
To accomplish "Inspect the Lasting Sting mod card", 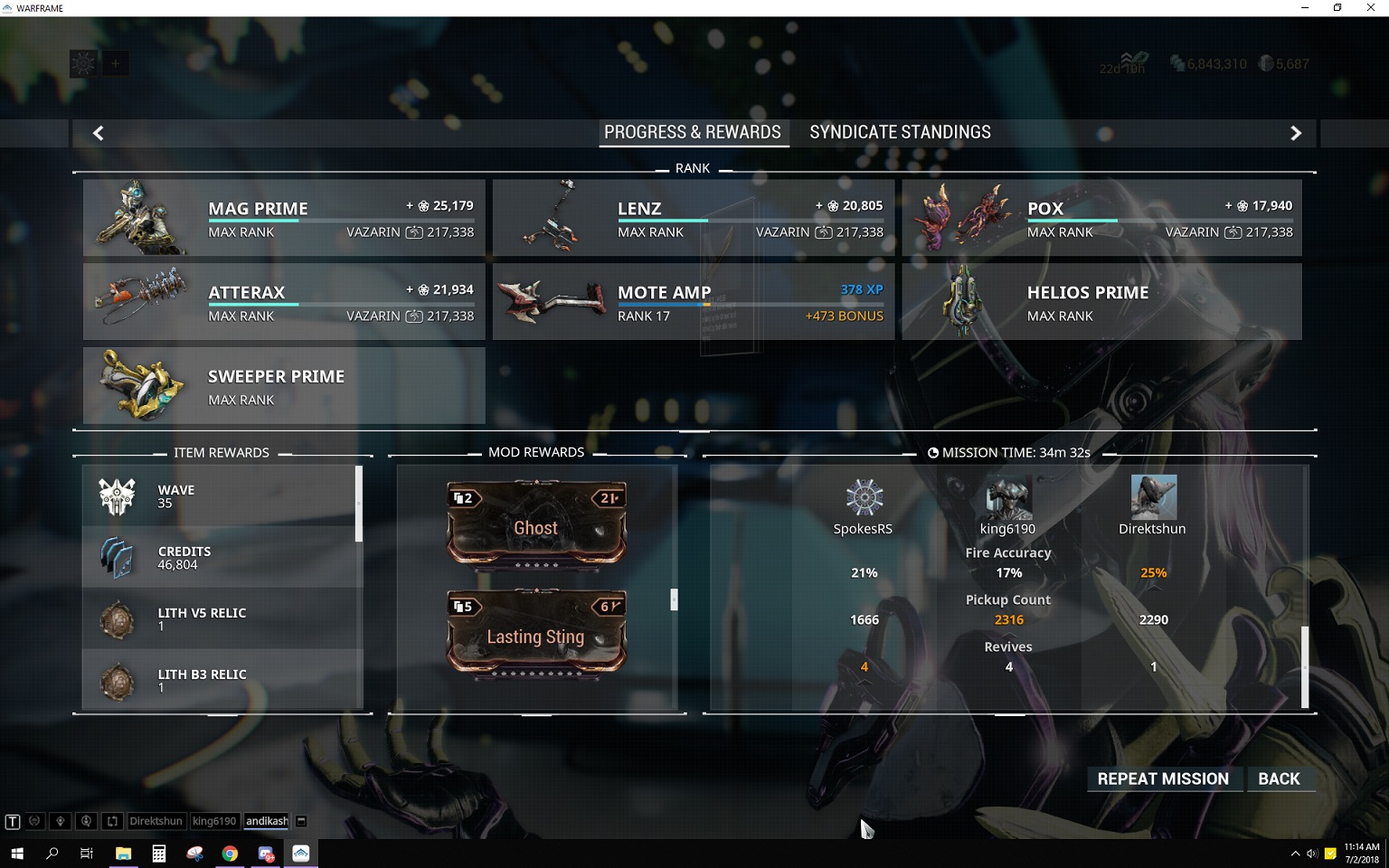I will pyautogui.click(x=536, y=632).
